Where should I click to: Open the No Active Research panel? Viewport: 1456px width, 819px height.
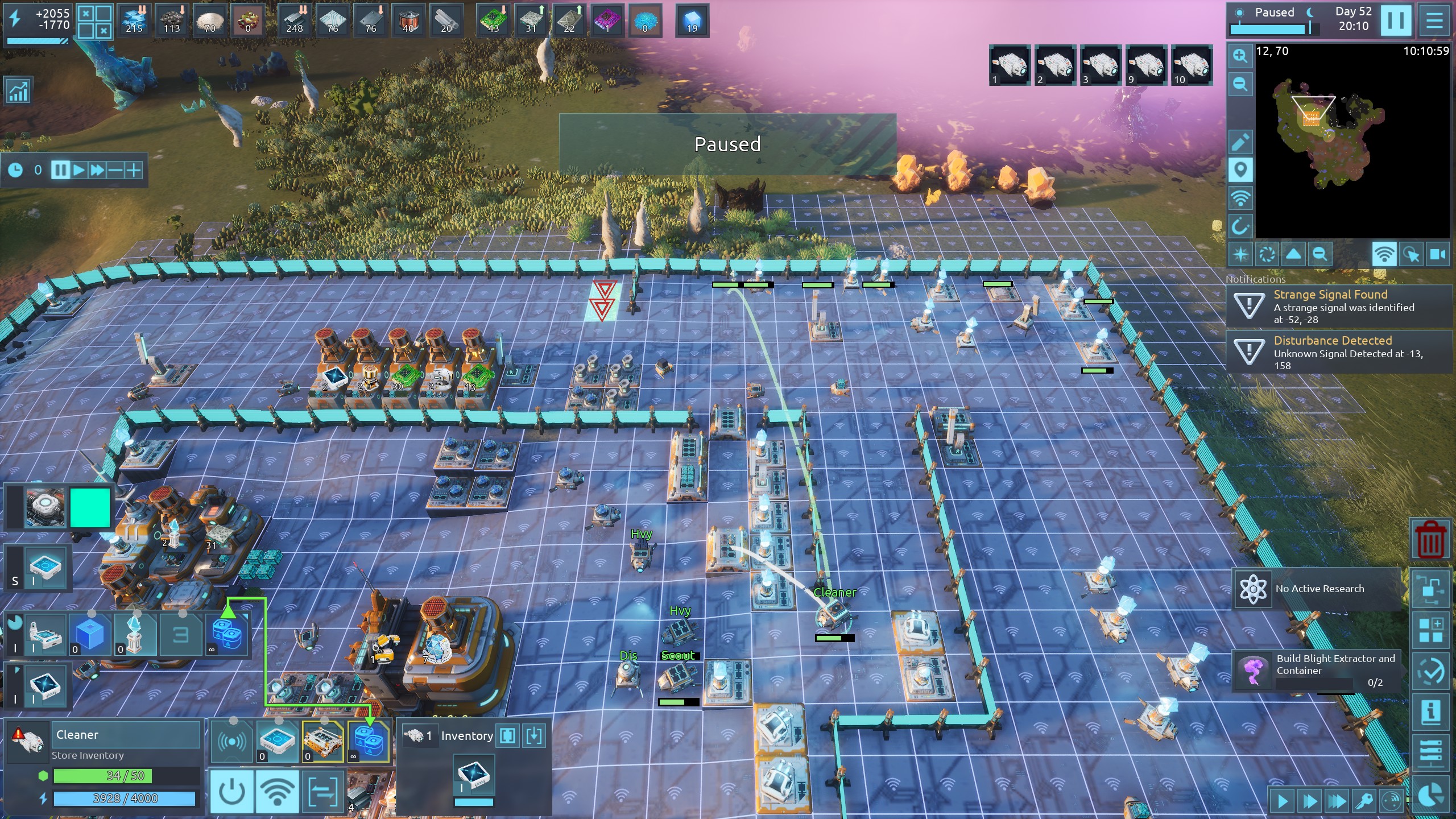tap(1317, 589)
